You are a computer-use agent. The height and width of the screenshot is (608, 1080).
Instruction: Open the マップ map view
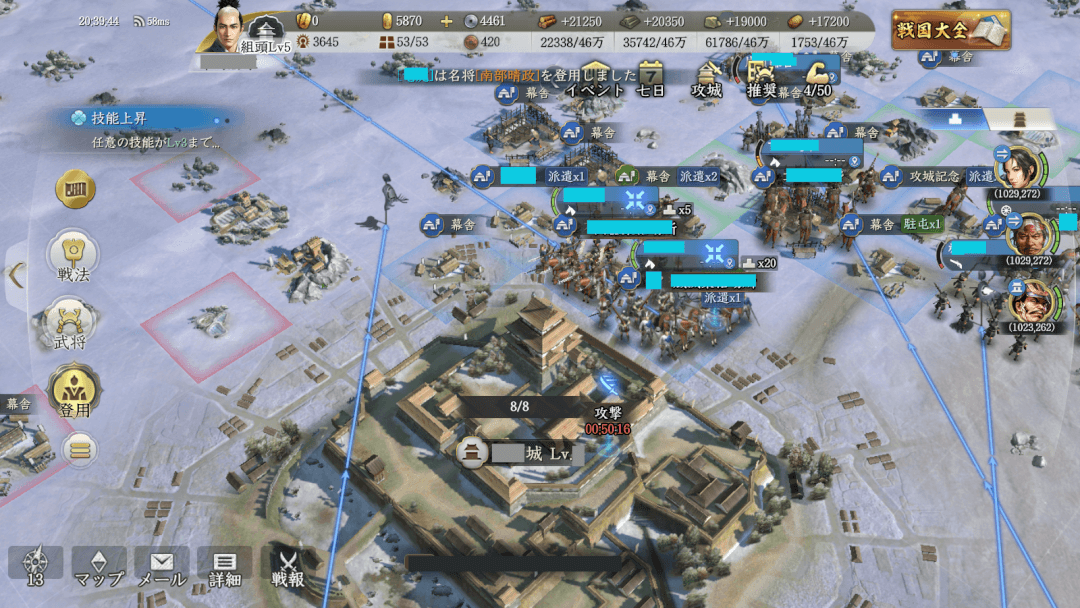click(x=98, y=567)
